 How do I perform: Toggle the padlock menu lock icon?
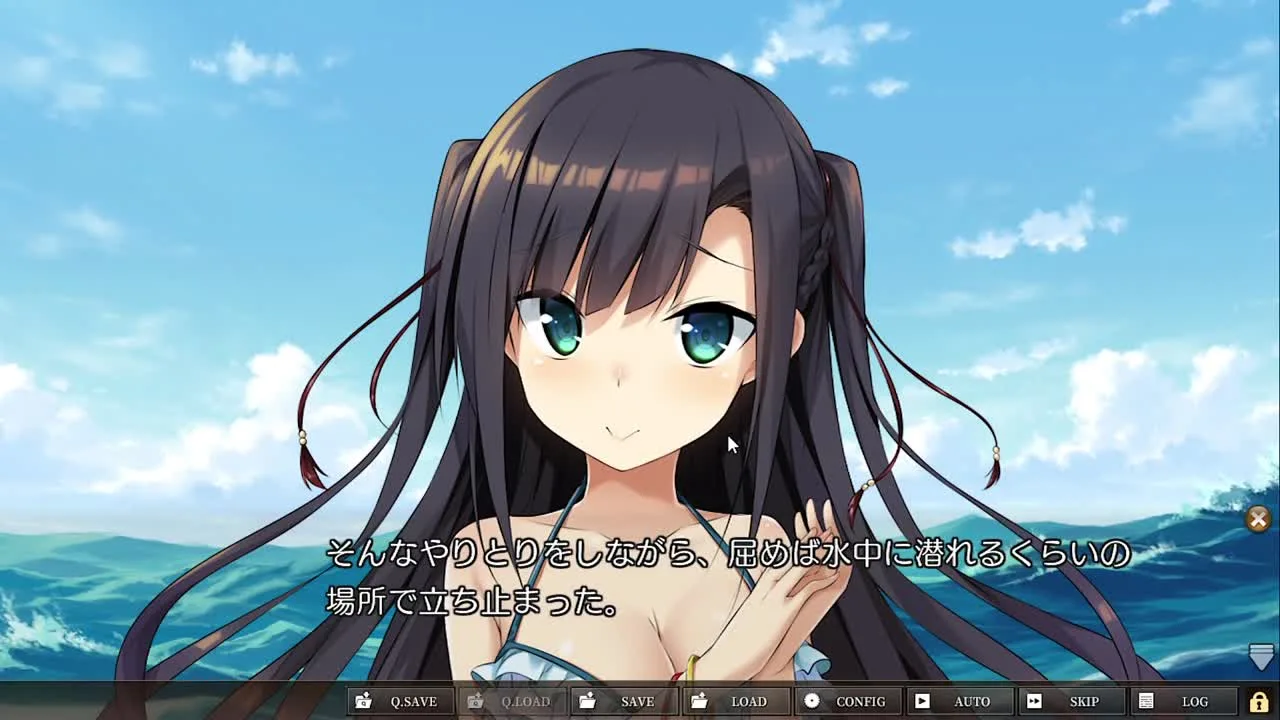[1259, 702]
